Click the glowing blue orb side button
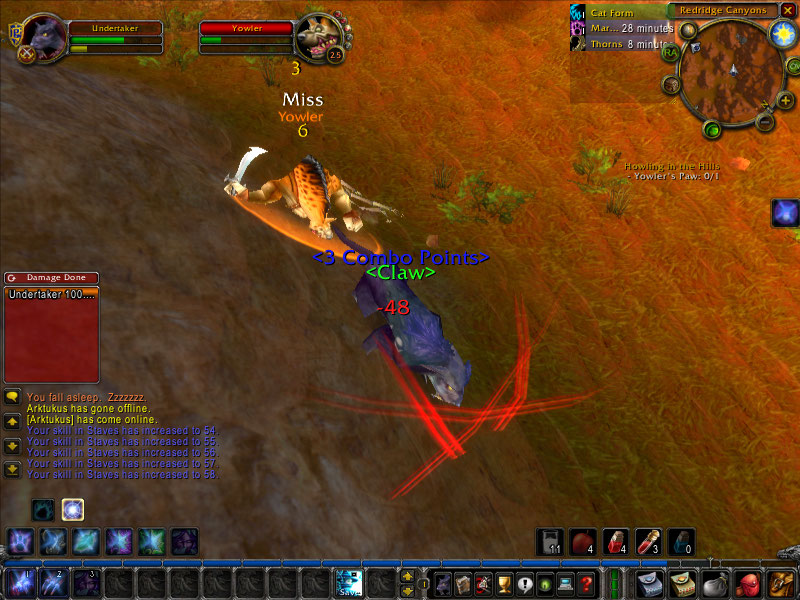This screenshot has width=800, height=600. pyautogui.click(x=785, y=212)
